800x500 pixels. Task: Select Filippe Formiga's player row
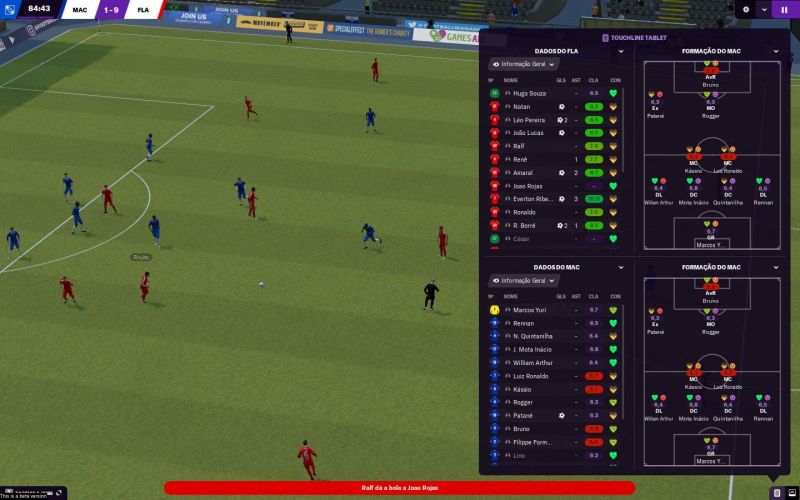tap(533, 441)
